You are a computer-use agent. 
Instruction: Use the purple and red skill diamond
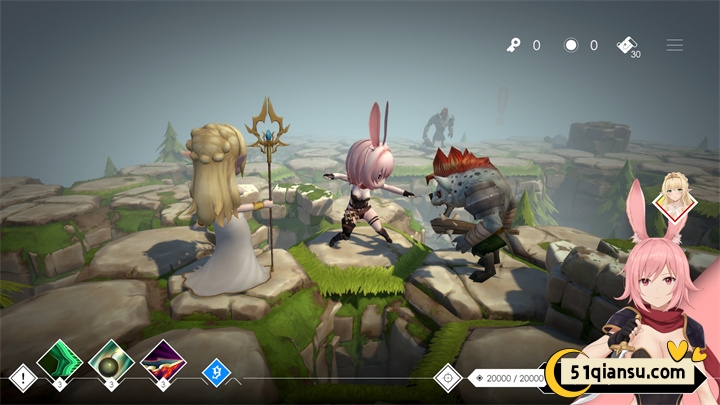click(162, 361)
